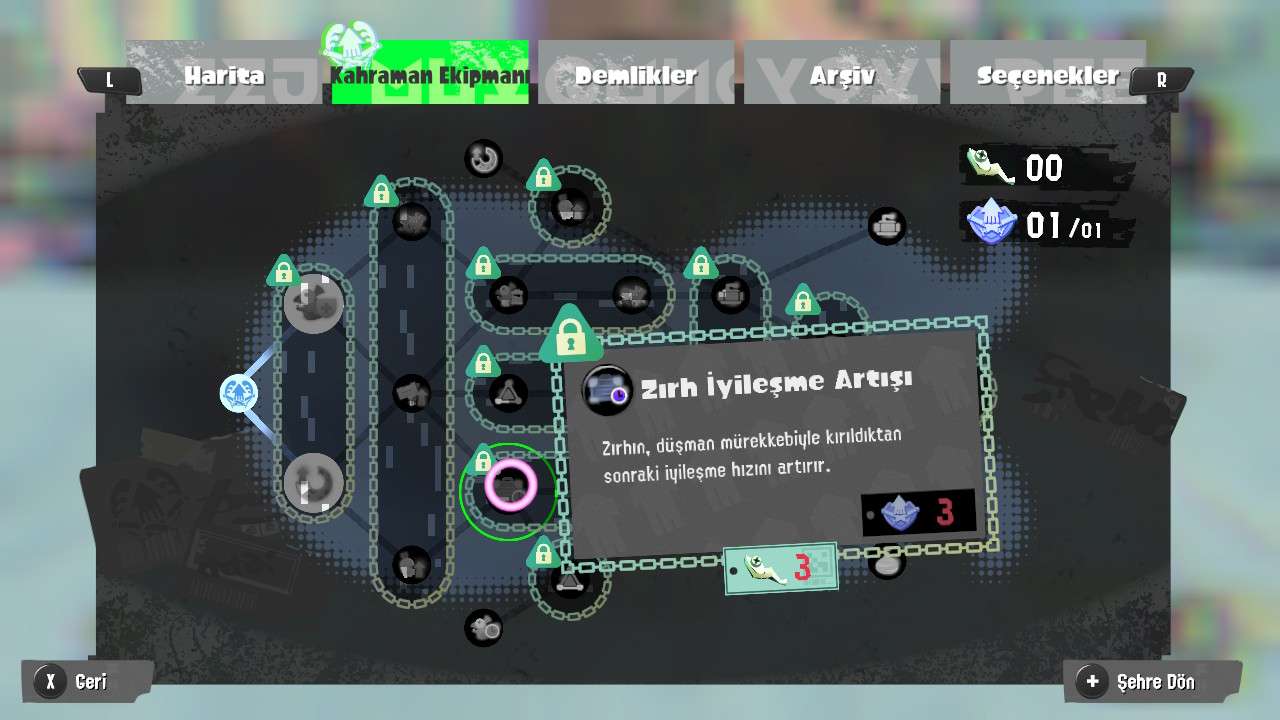Switch to the Harita tab
The image size is (1280, 720).
click(x=224, y=75)
